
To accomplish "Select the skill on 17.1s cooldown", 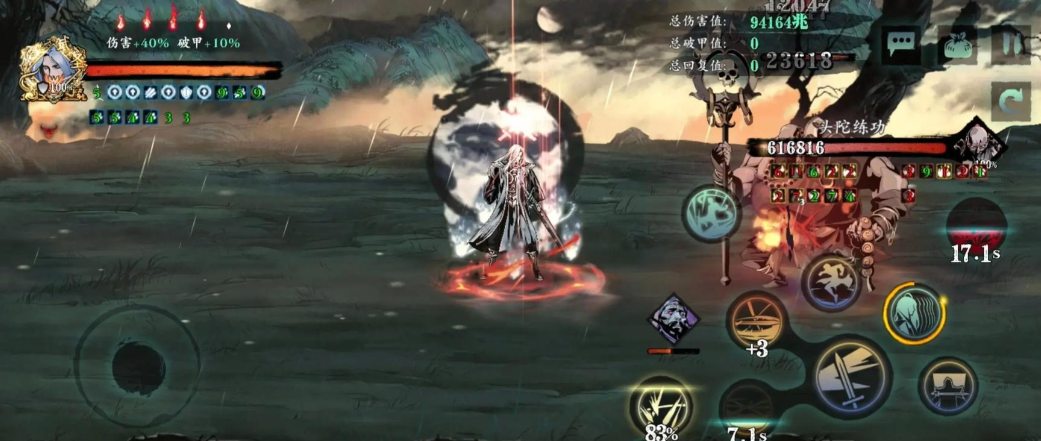I will tap(975, 226).
